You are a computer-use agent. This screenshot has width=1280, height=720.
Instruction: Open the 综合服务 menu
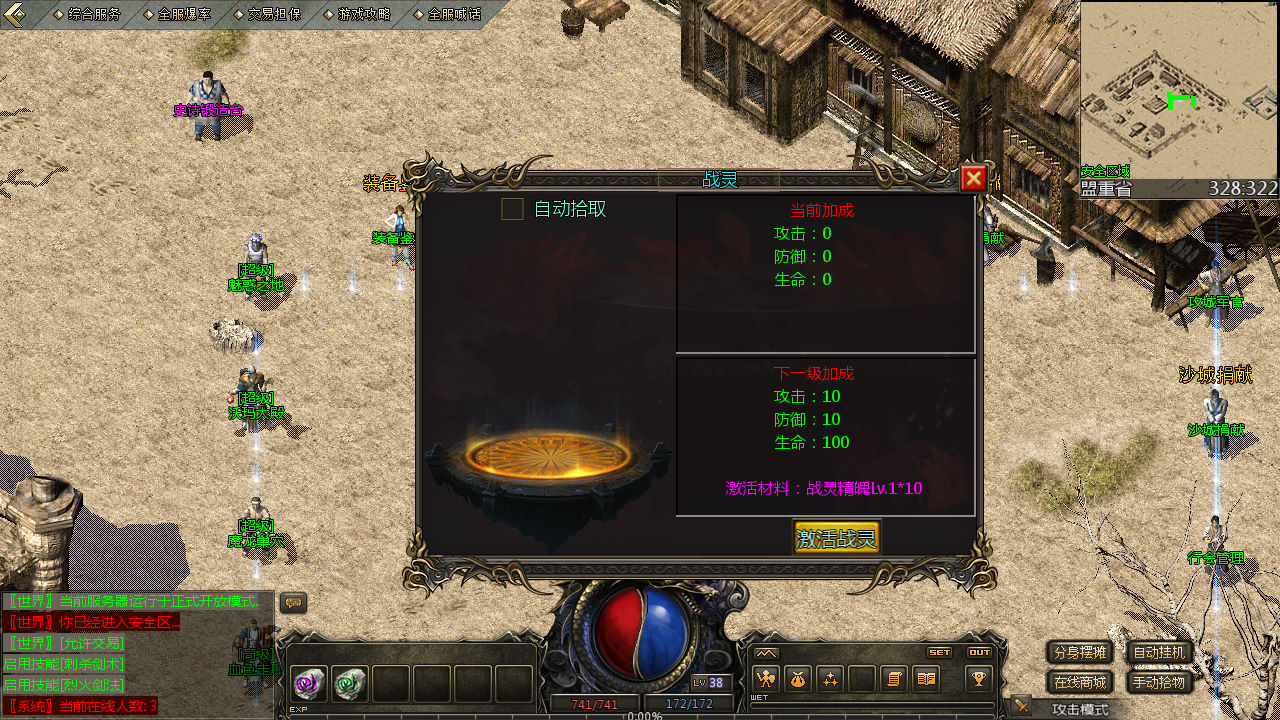click(x=92, y=14)
